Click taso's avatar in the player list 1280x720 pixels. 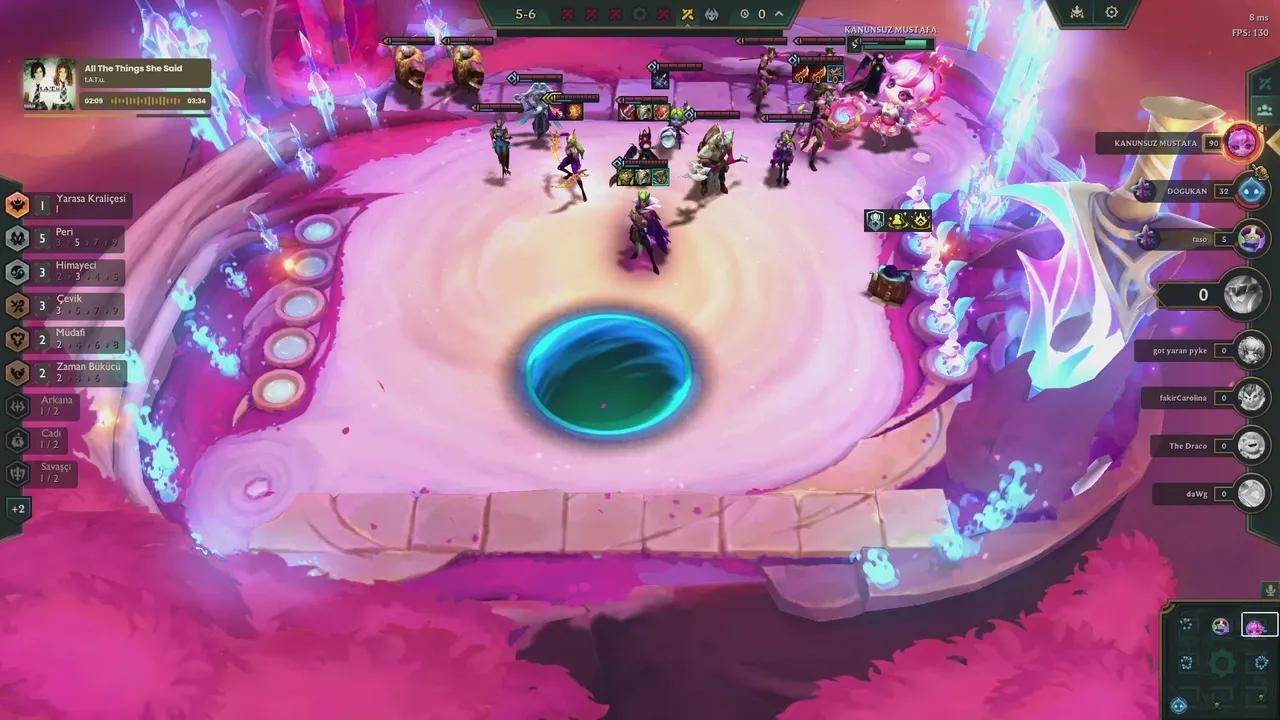[1252, 239]
